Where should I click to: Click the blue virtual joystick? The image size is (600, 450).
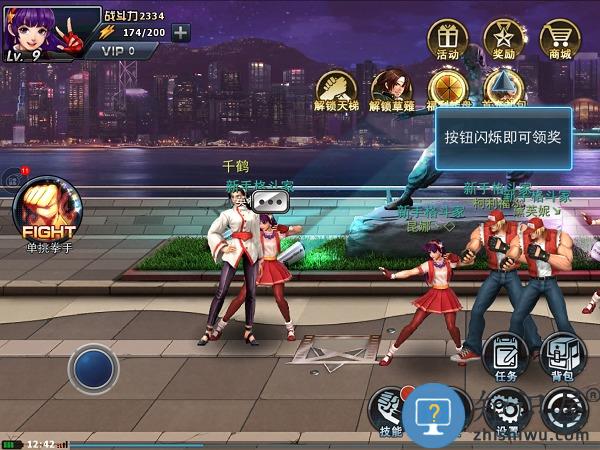coord(93,367)
